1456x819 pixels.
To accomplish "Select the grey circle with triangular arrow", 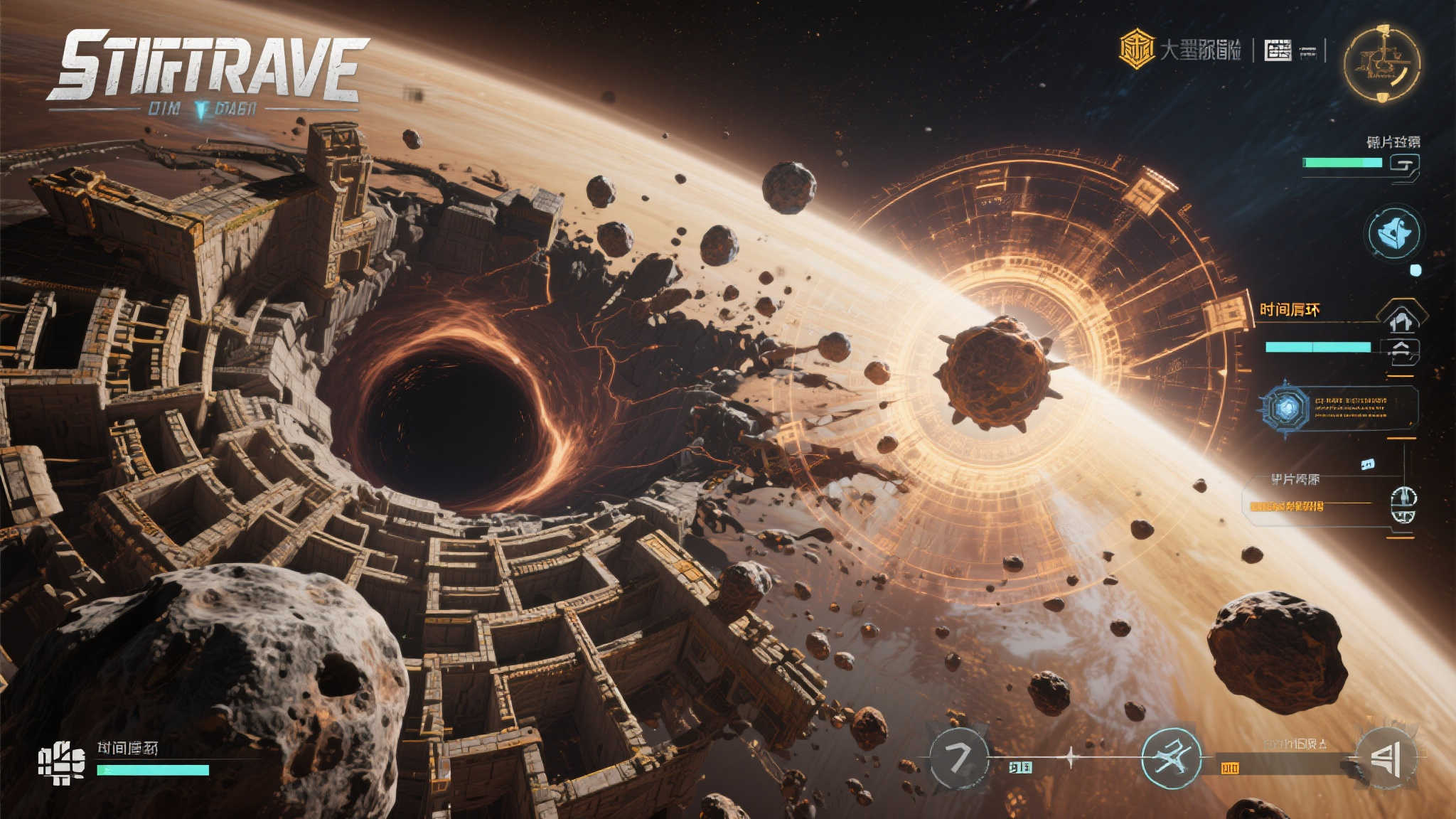I will (1386, 758).
